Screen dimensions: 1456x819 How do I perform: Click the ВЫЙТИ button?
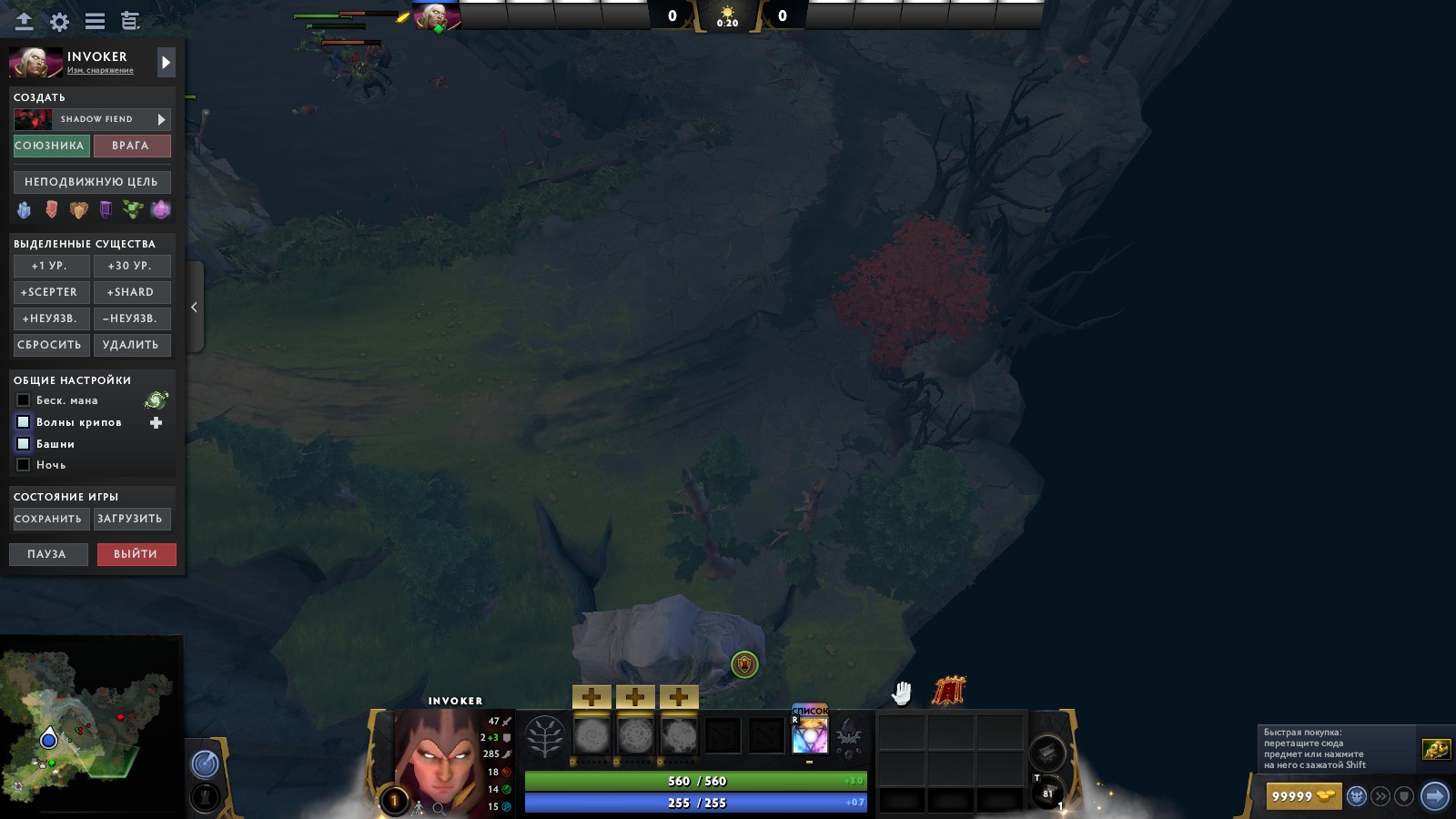(x=136, y=554)
